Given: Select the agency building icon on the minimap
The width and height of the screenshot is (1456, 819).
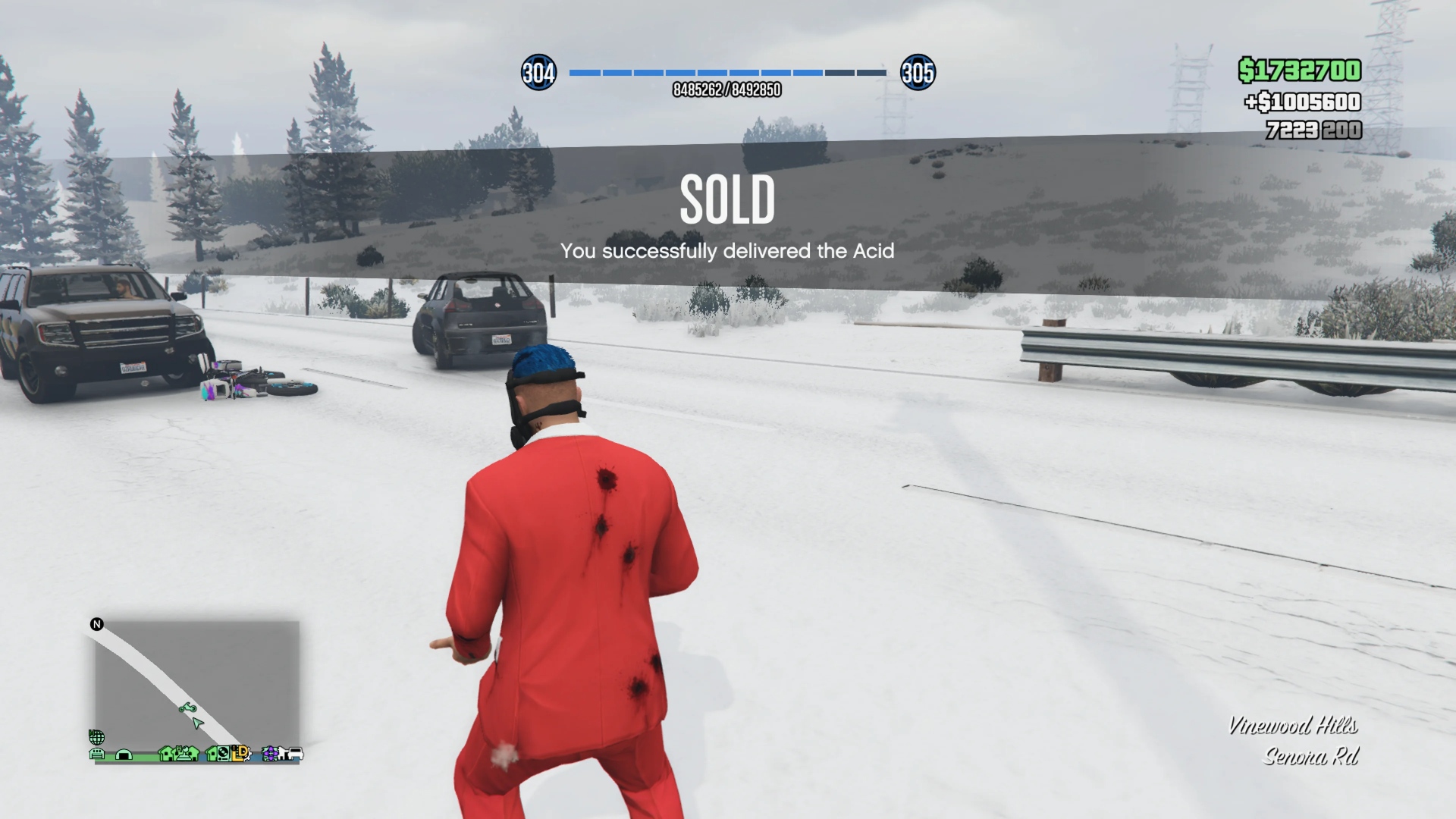Looking at the screenshot, I should pyautogui.click(x=183, y=753).
